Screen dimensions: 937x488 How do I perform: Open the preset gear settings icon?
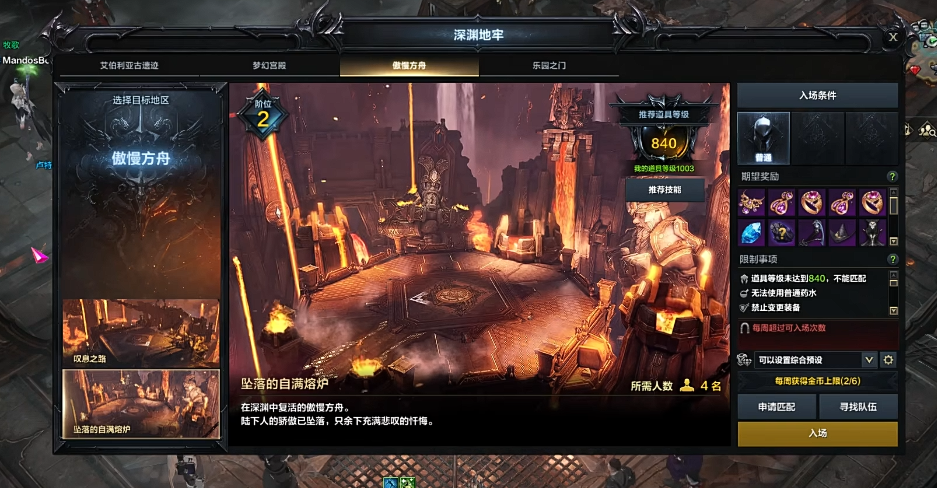pyautogui.click(x=887, y=359)
